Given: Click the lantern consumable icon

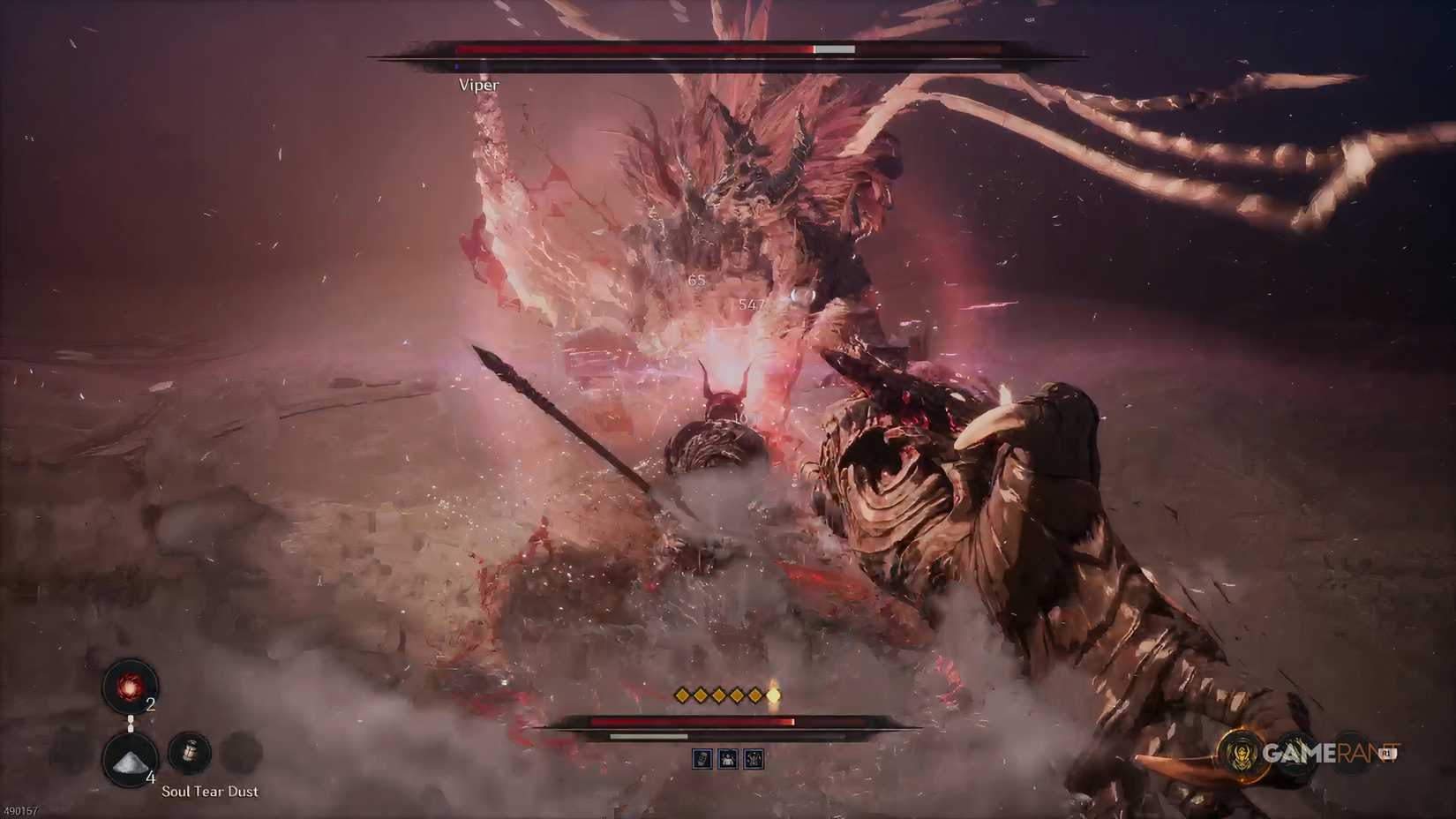Looking at the screenshot, I should 190,751.
